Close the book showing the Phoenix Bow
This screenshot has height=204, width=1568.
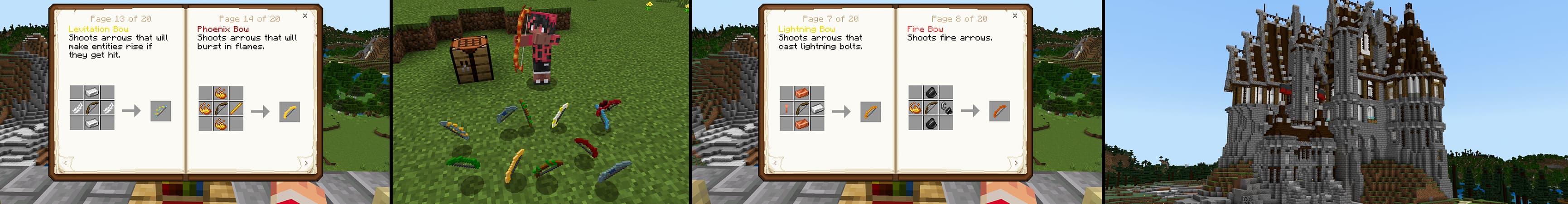click(x=305, y=16)
